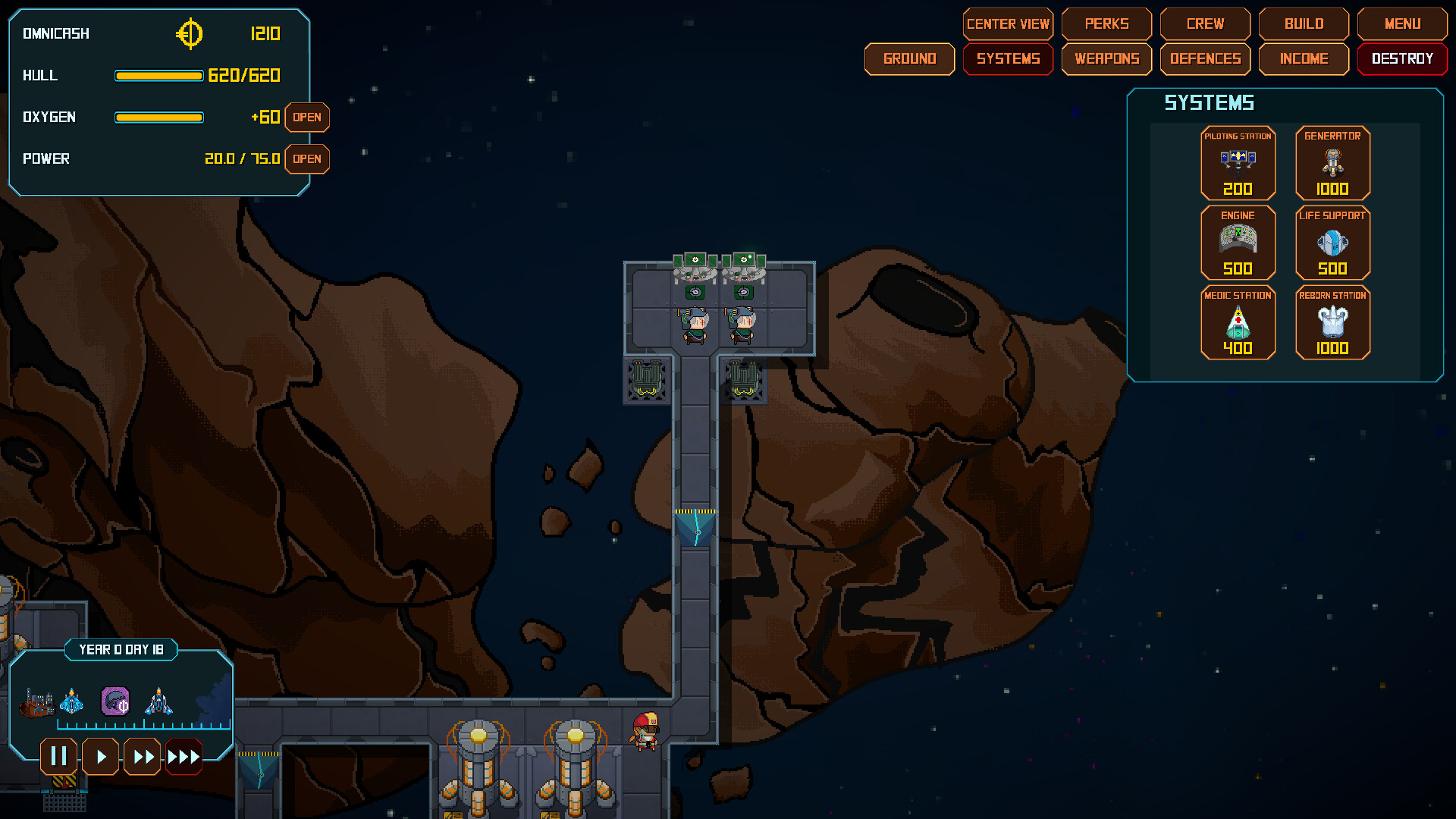Activate the Destroy mode
Image resolution: width=1456 pixels, height=819 pixels.
1402,58
